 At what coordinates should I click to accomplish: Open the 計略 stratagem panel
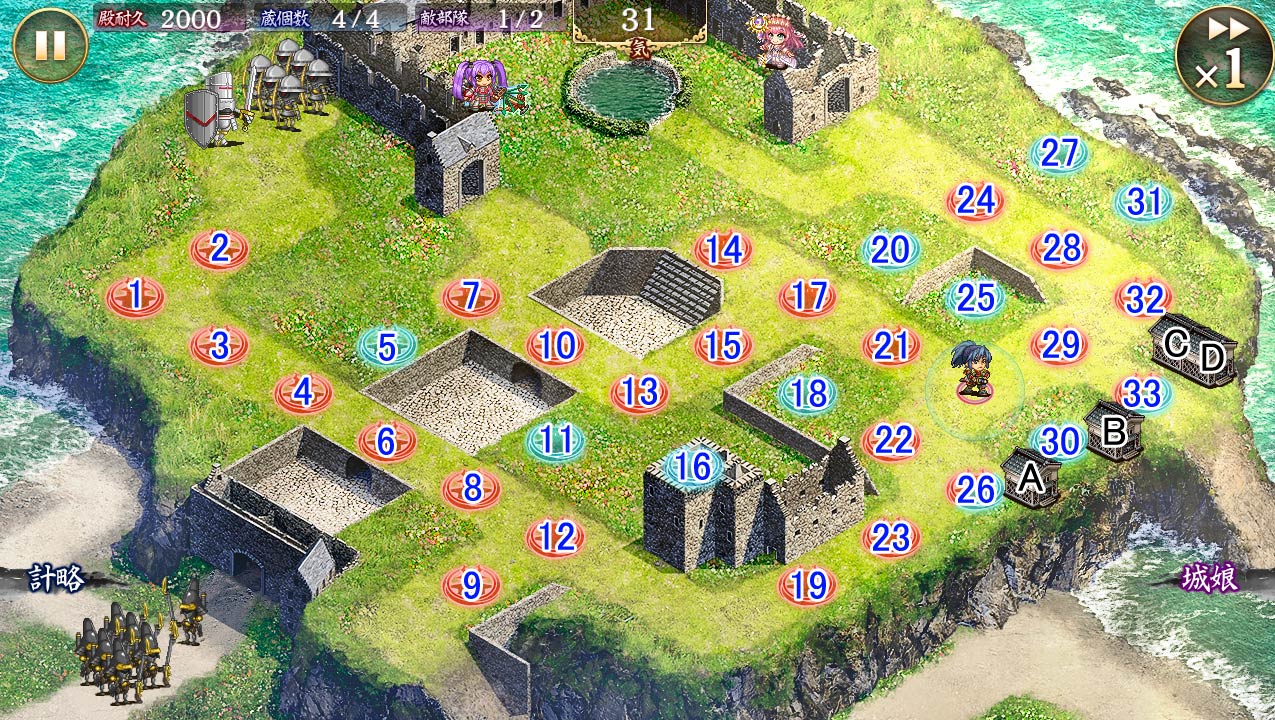coord(56,579)
